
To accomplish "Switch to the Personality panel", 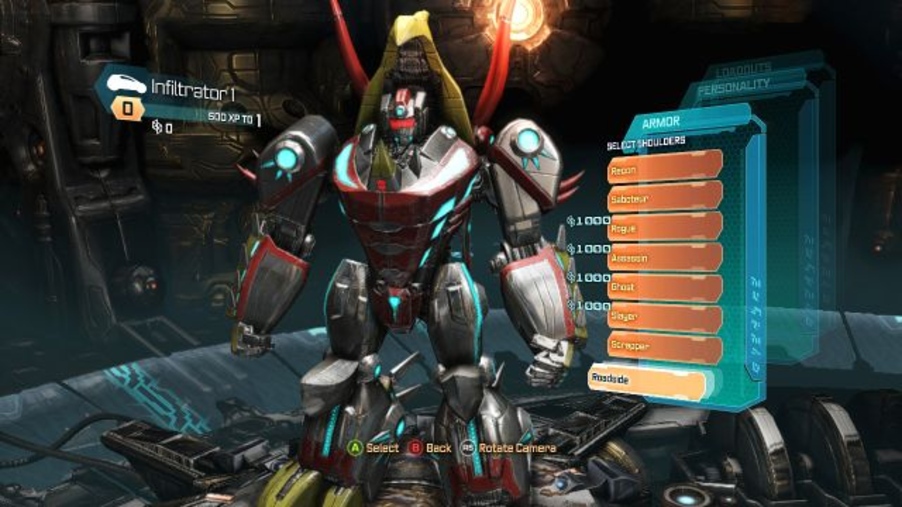I will point(734,86).
